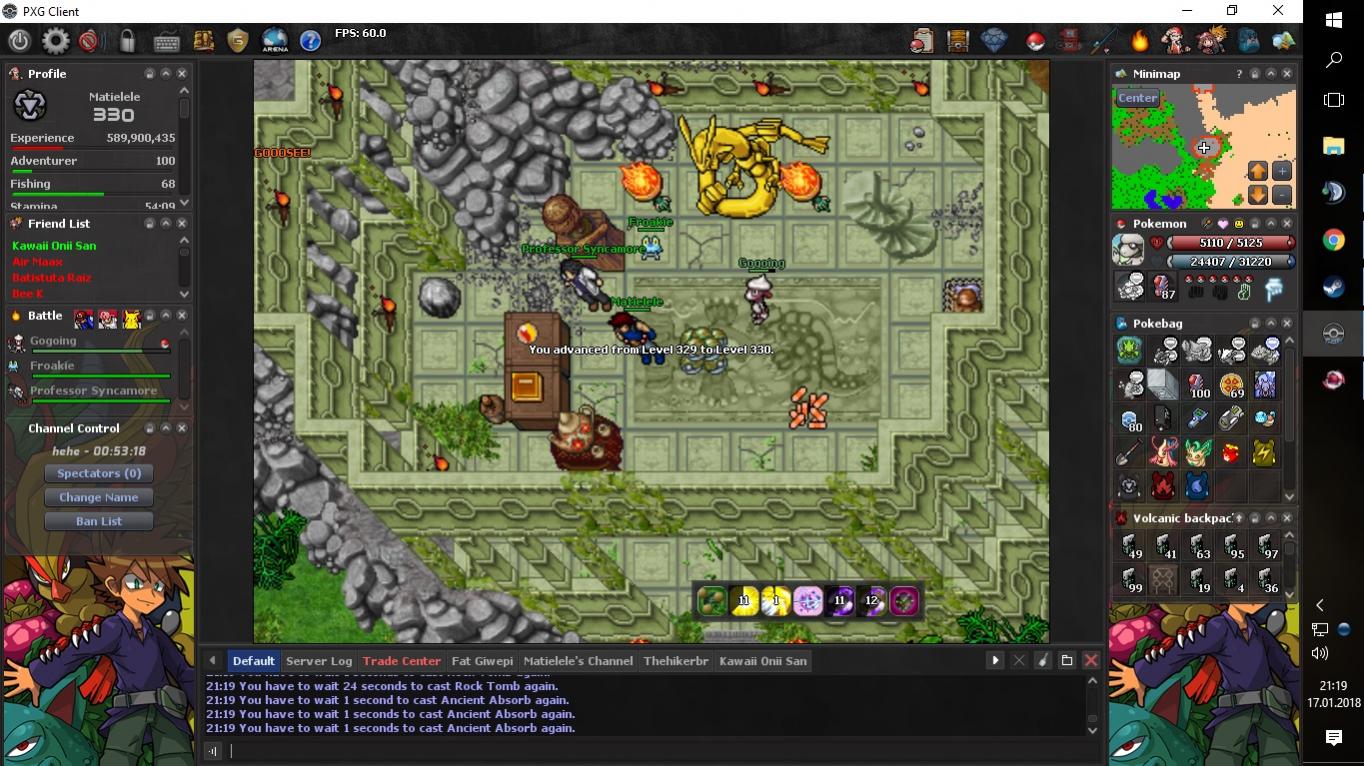Click the chat text input field
The height and width of the screenshot is (766, 1364).
650,751
